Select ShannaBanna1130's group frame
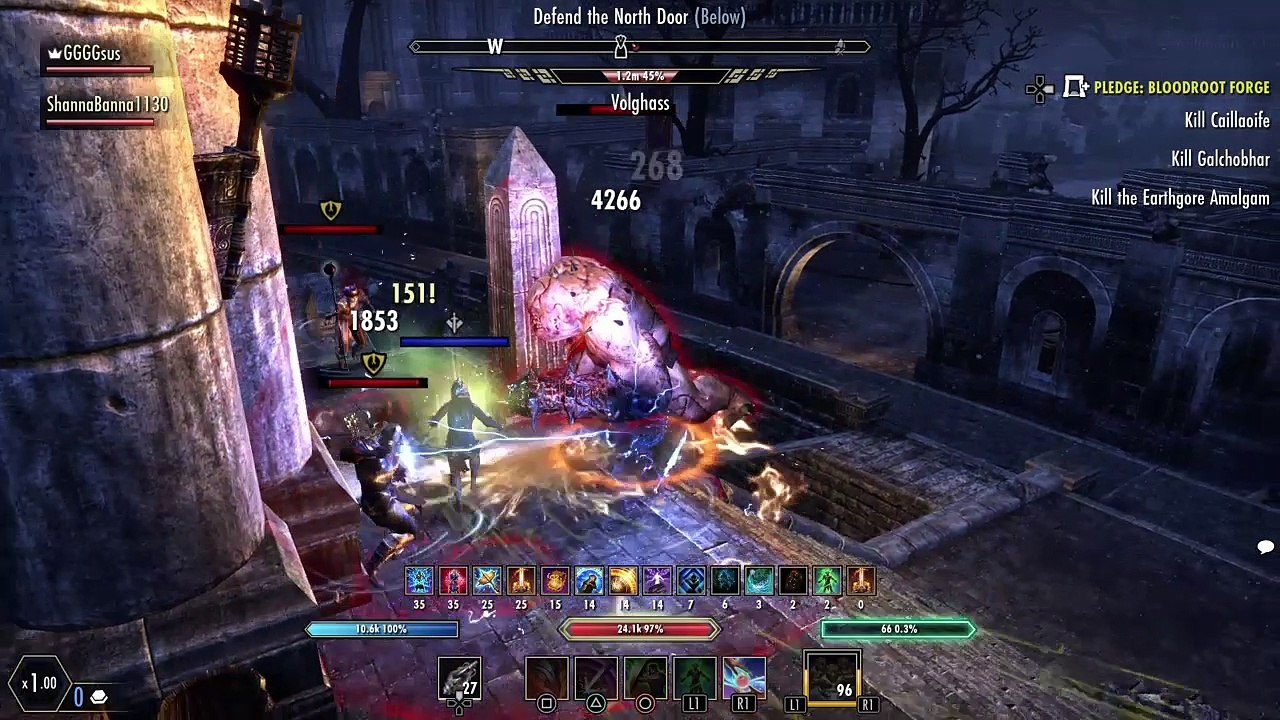 point(107,105)
